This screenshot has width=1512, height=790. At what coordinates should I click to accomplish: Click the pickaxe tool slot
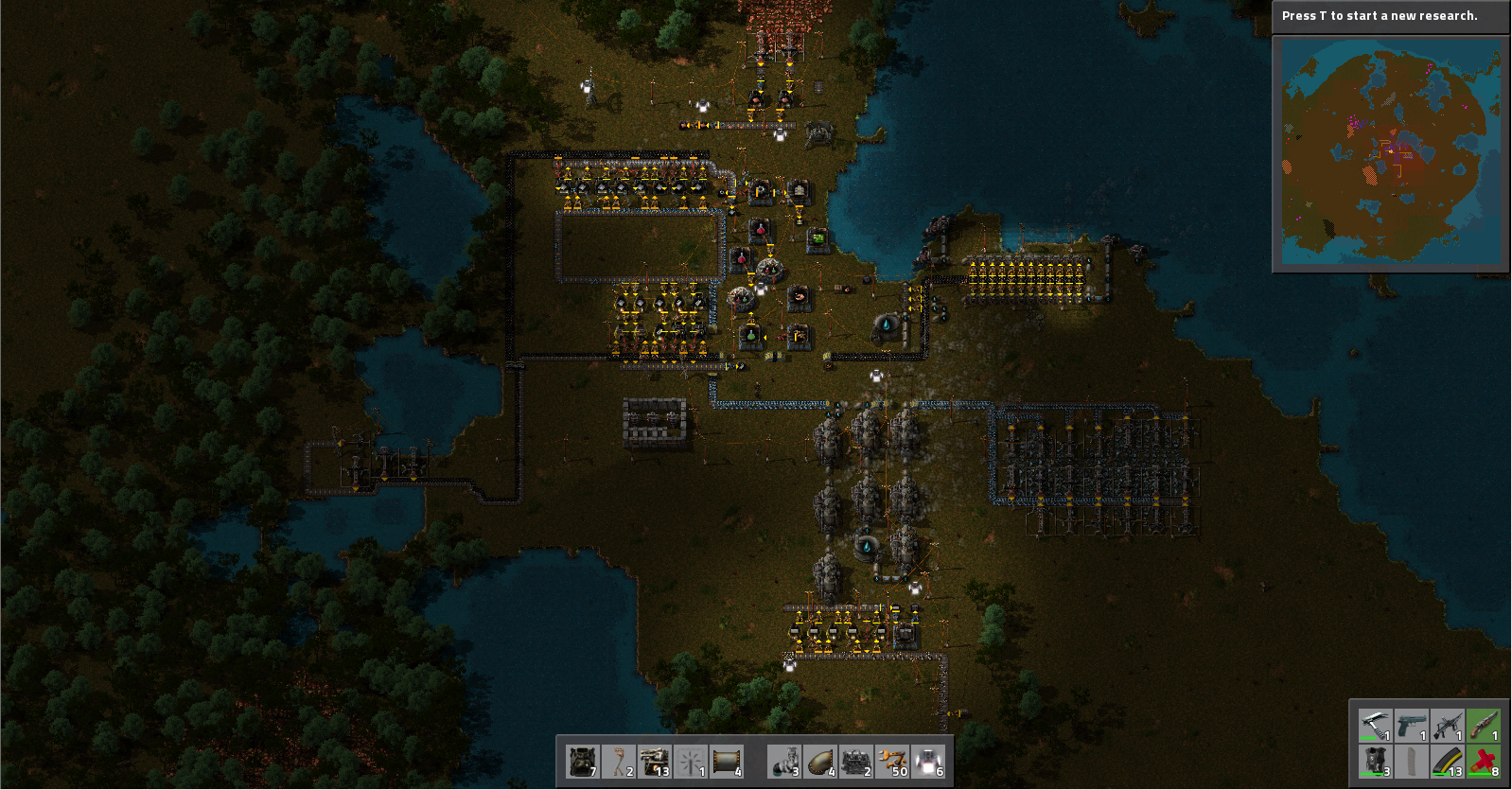[x=1375, y=725]
